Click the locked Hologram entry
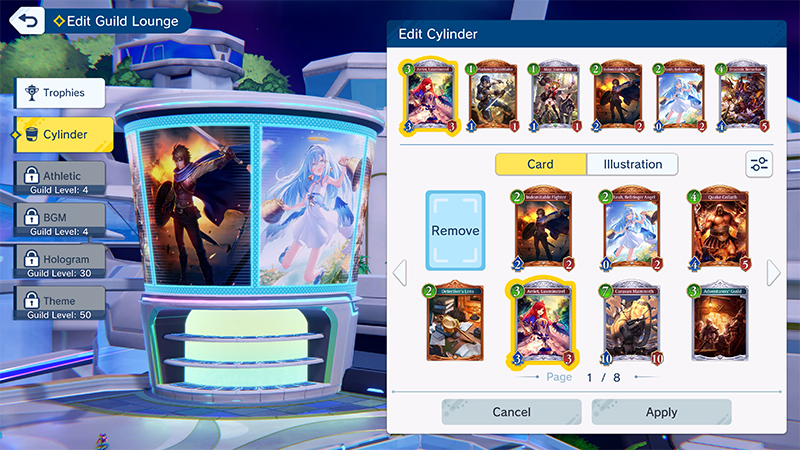This screenshot has height=450, width=800. pos(61,262)
